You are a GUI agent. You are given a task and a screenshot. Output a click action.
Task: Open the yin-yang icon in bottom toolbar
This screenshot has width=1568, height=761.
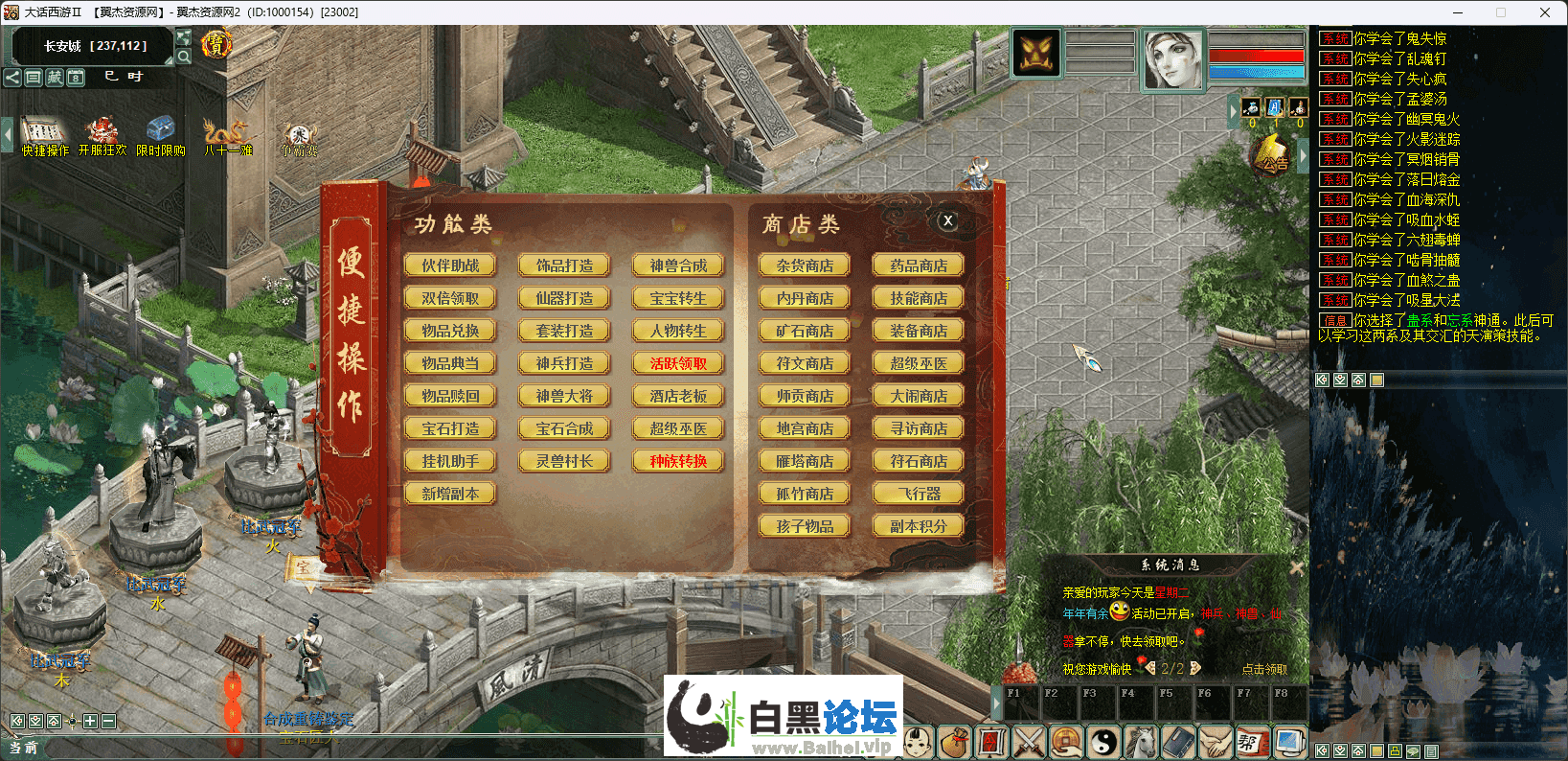tap(1103, 742)
